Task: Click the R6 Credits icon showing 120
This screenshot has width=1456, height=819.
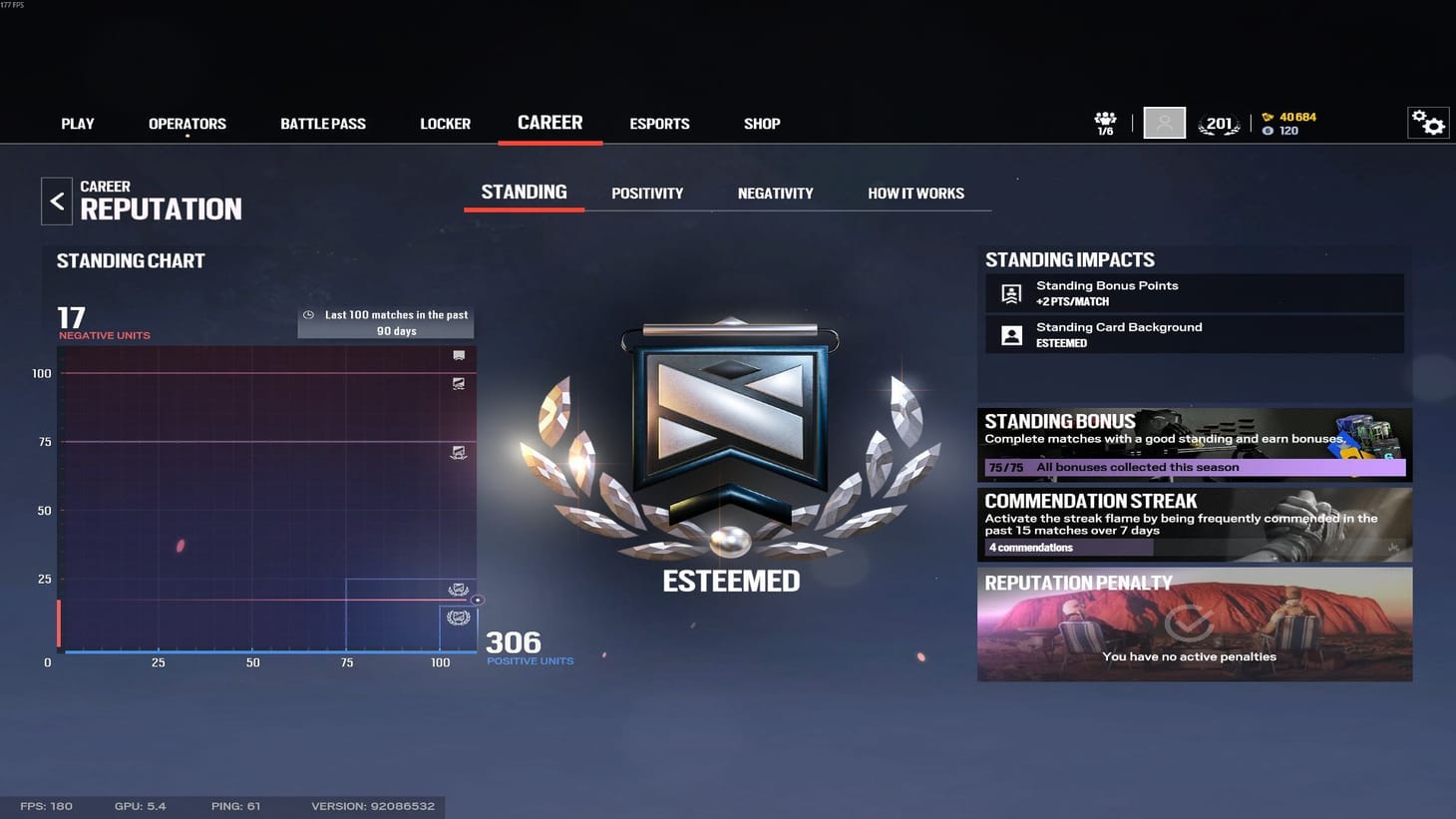Action: (1269, 130)
